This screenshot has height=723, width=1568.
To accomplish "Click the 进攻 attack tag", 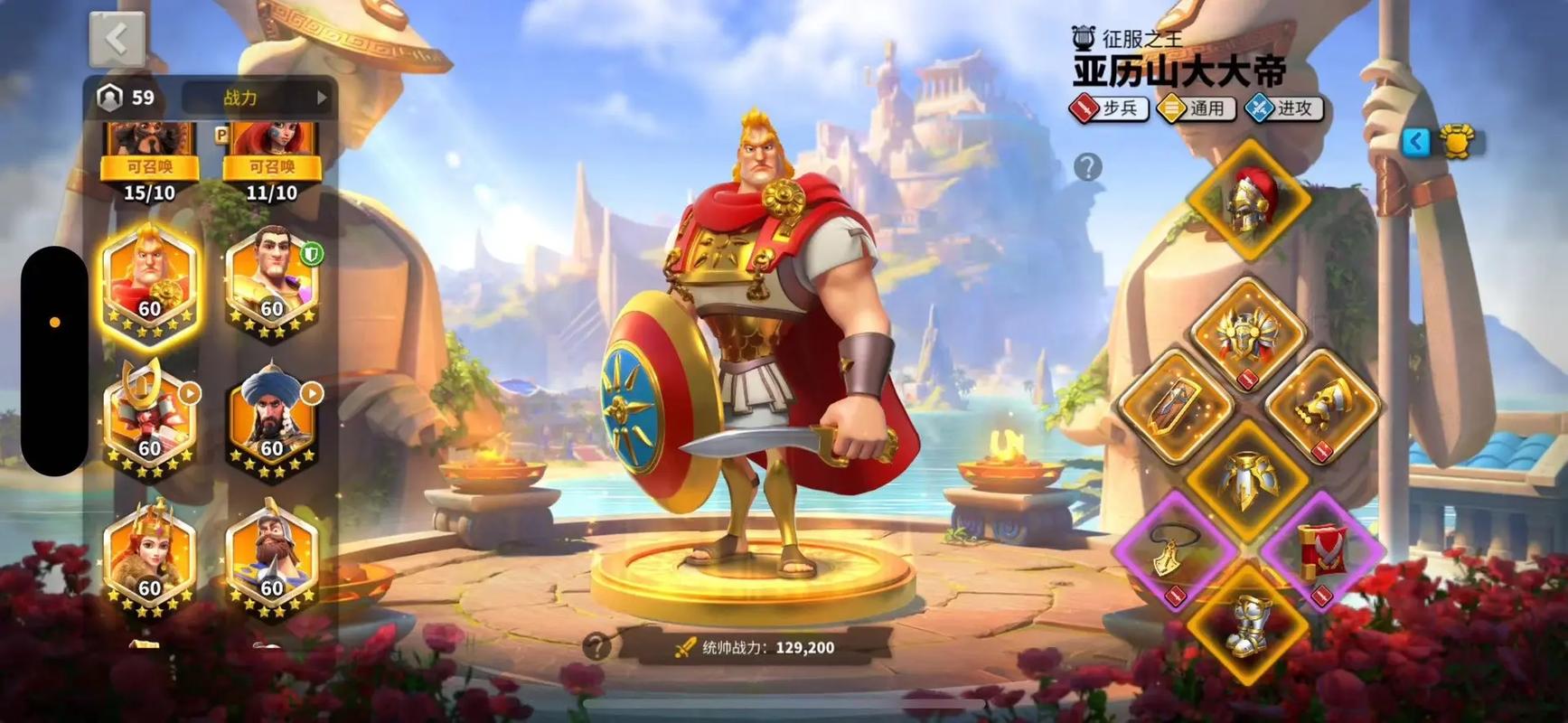I will point(1282,108).
